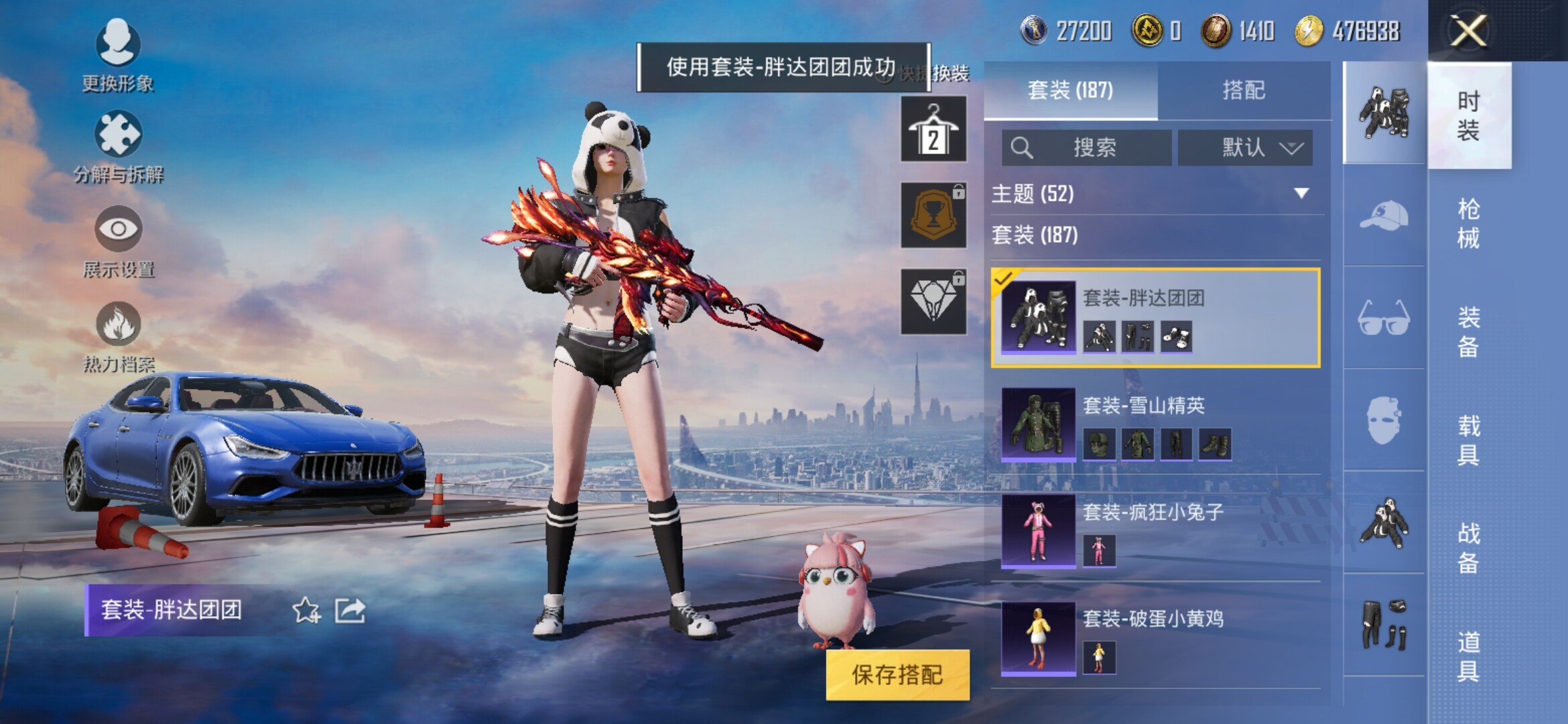1568x724 pixels.
Task: Show the glasses category icon
Action: pyautogui.click(x=1384, y=318)
